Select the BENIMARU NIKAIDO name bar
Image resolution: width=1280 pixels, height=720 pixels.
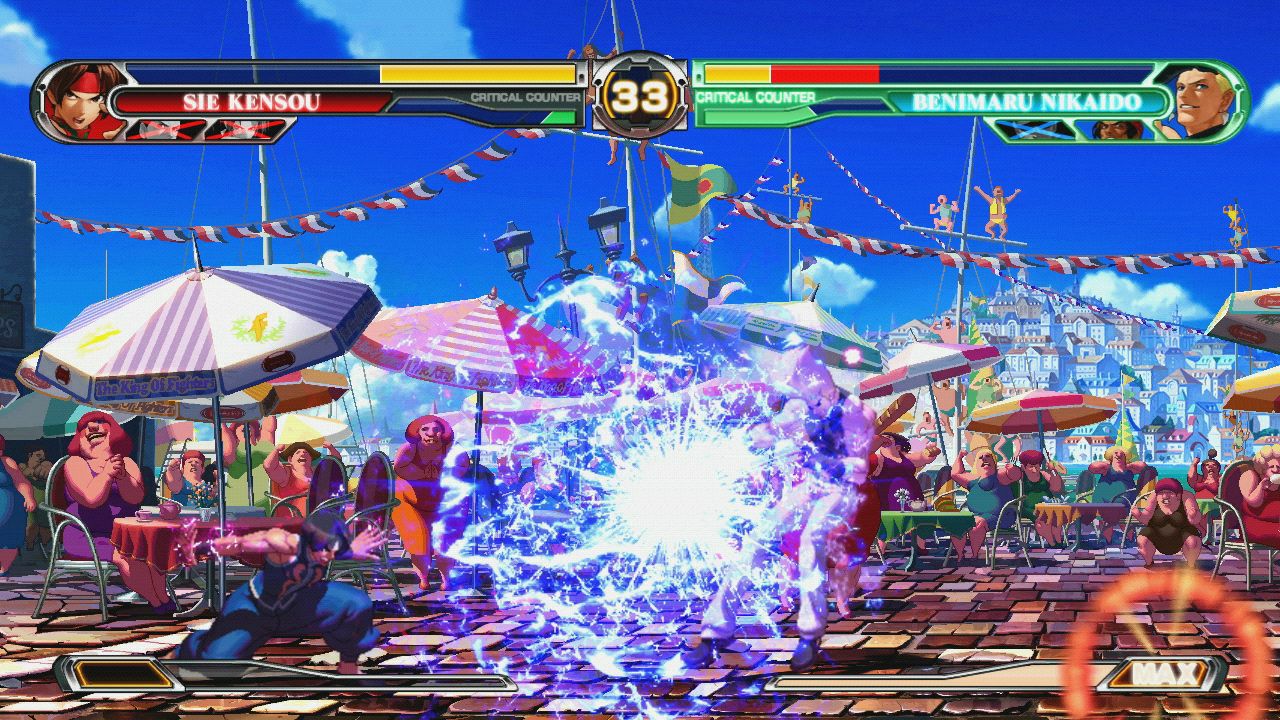click(x=1026, y=99)
